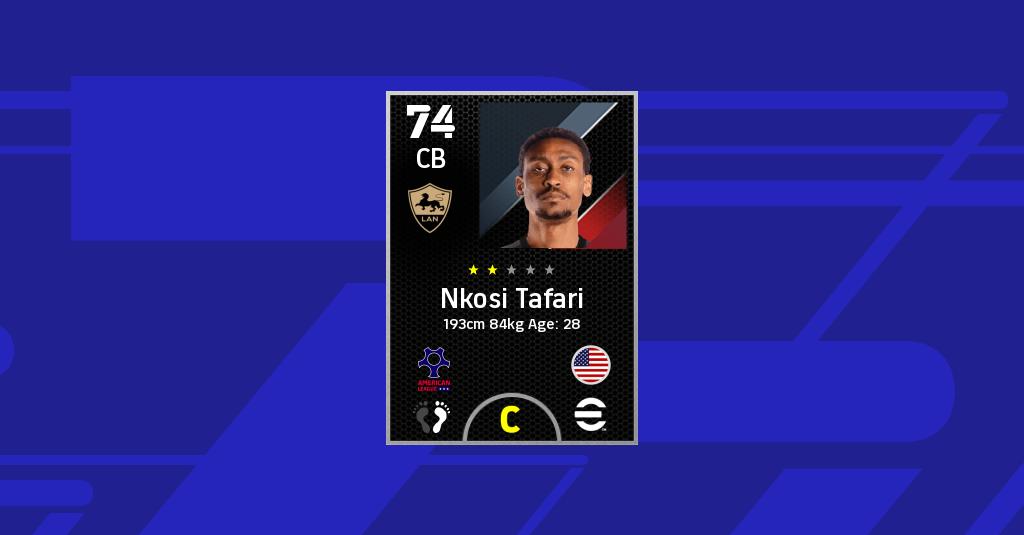Click the LAN club badge

(431, 209)
